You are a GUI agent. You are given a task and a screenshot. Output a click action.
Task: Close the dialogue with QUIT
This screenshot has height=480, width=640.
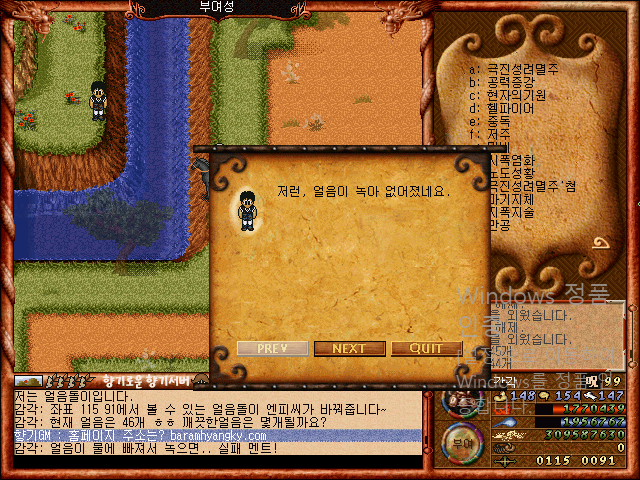(426, 348)
